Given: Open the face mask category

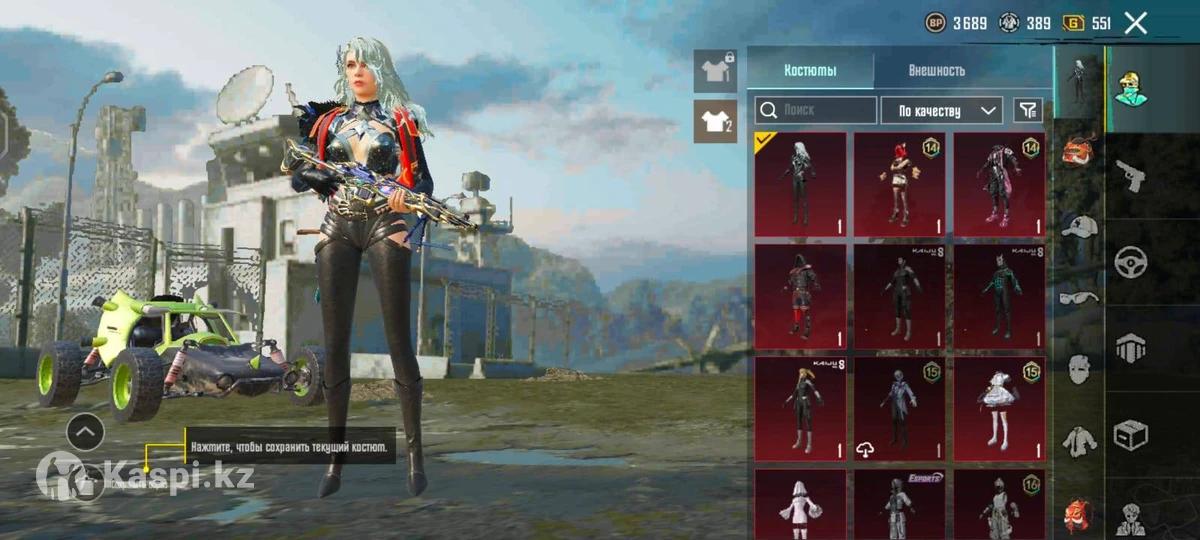Looking at the screenshot, I should [1078, 368].
